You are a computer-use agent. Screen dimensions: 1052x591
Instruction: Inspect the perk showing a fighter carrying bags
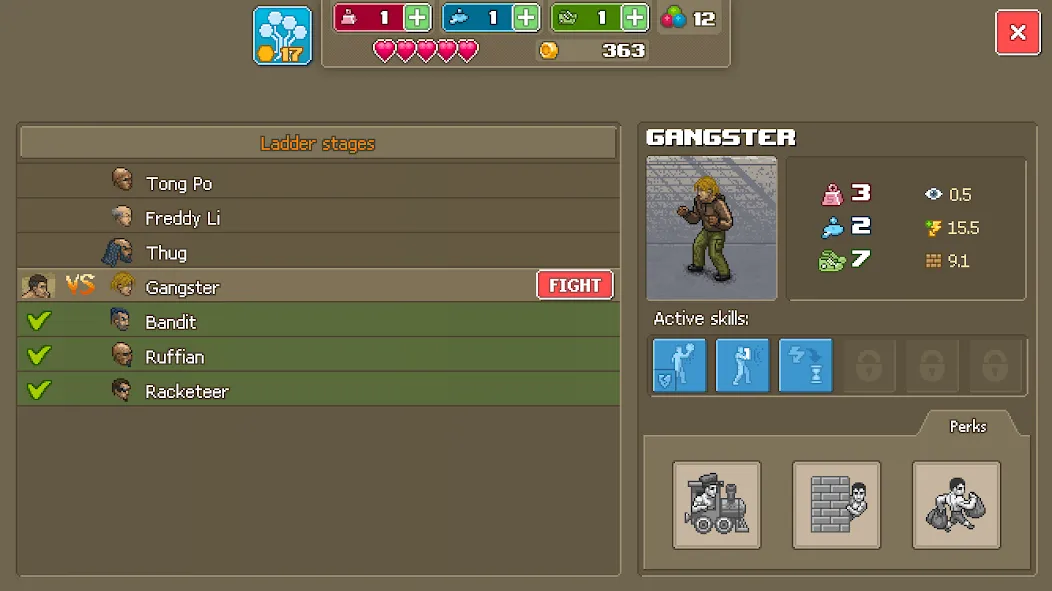[x=956, y=505]
